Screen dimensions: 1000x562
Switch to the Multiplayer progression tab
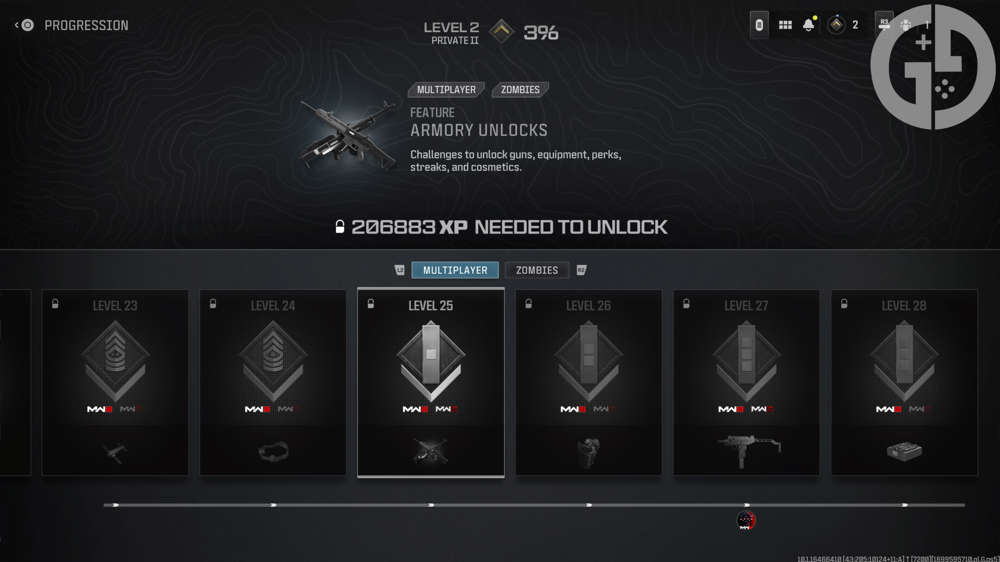tap(455, 270)
